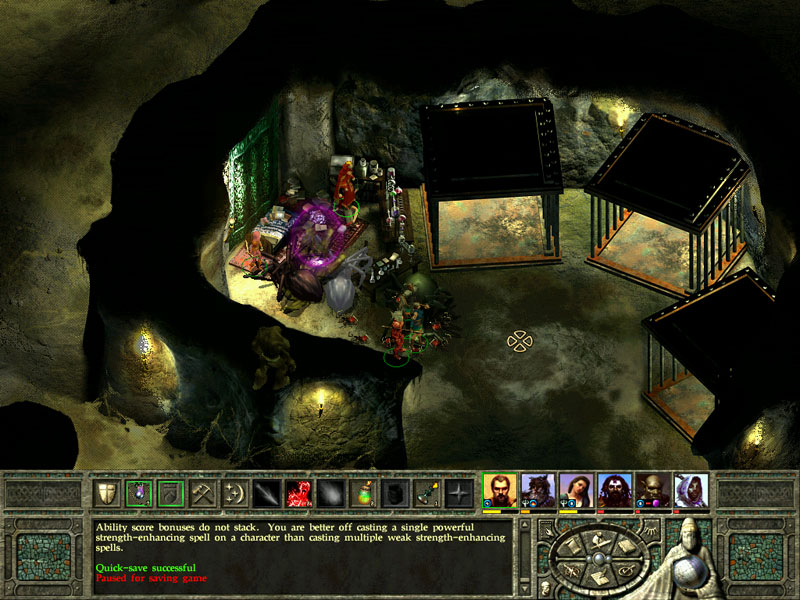
Task: Use the red figure quick-slot icon
Action: pos(299,492)
